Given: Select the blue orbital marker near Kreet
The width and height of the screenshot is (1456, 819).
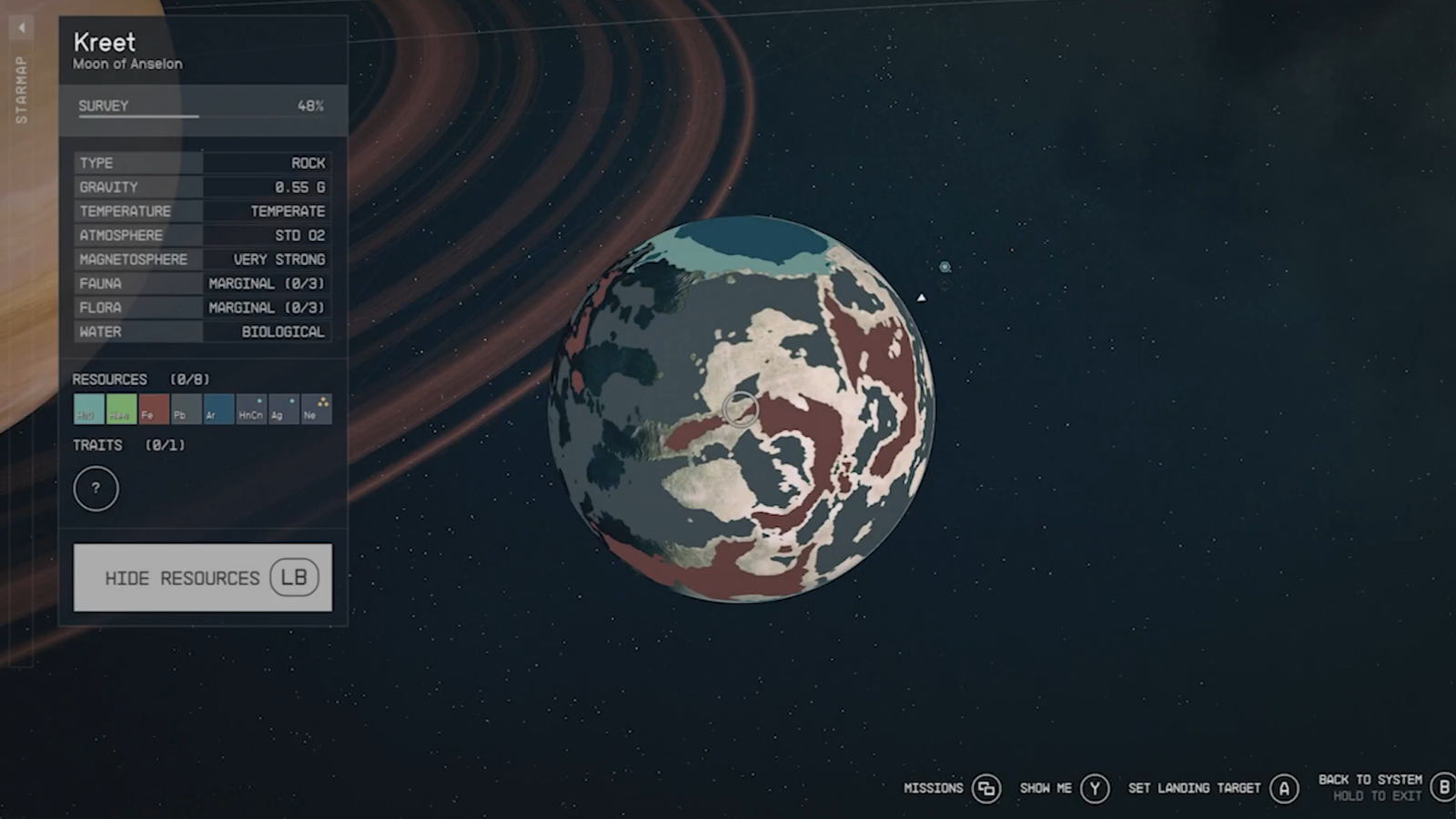Looking at the screenshot, I should coord(945,267).
